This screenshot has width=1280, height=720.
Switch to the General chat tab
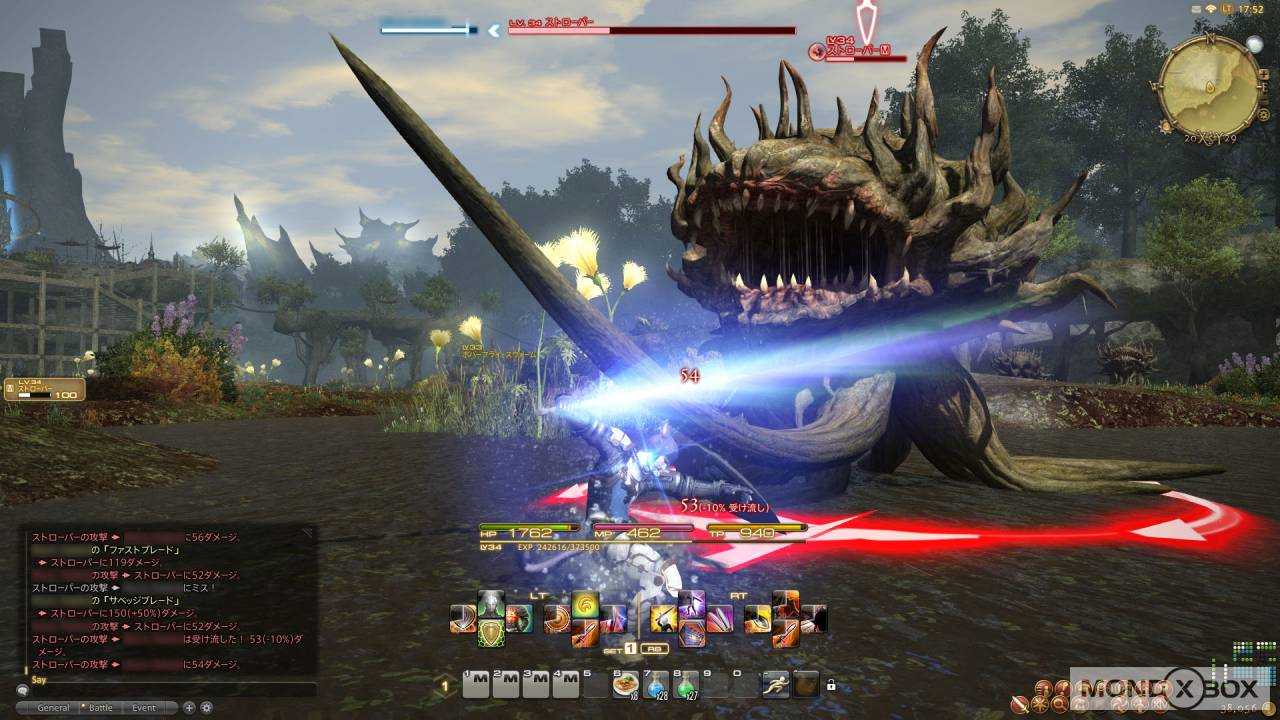click(x=53, y=708)
